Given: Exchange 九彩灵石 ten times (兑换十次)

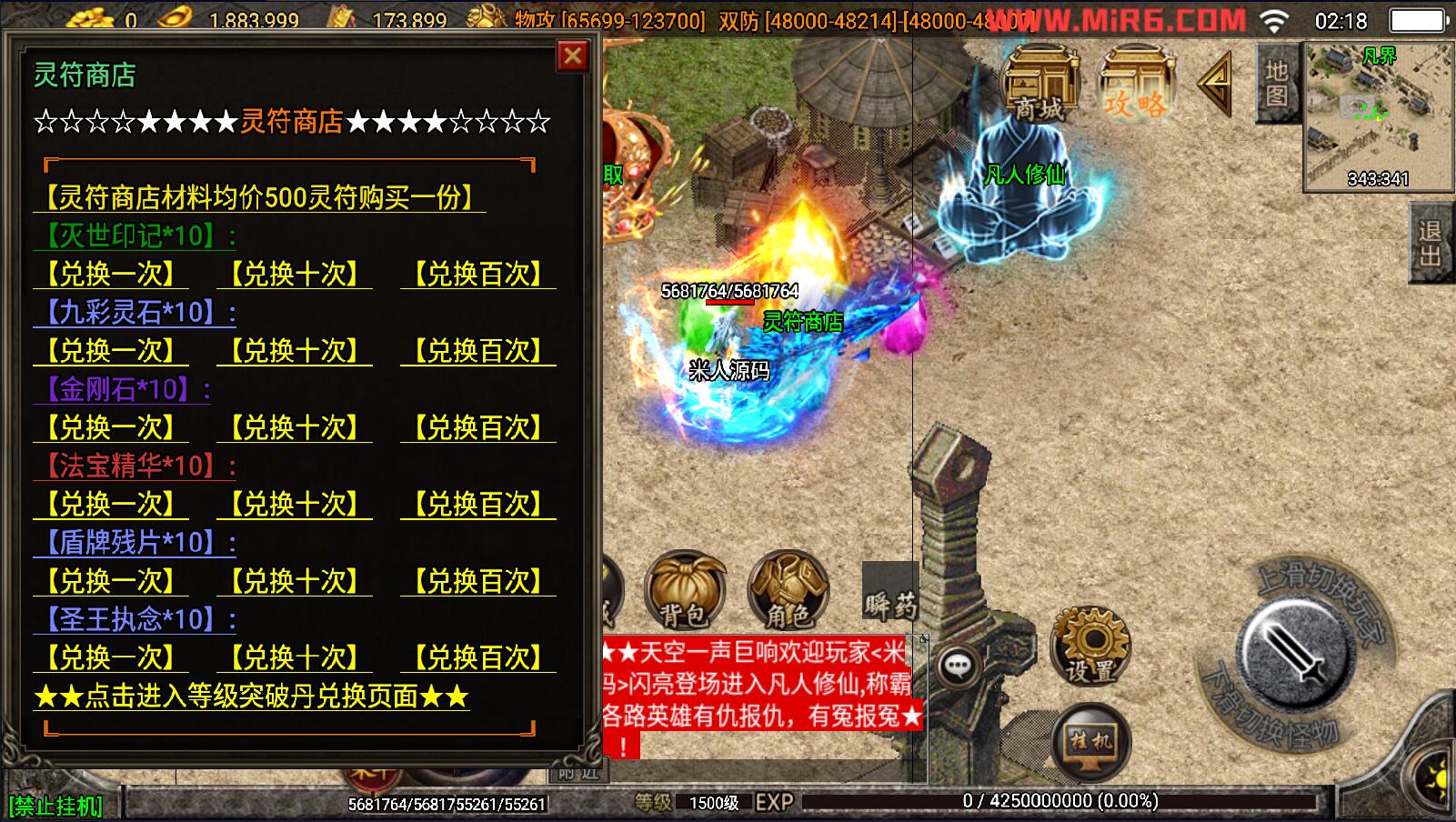Looking at the screenshot, I should [295, 351].
